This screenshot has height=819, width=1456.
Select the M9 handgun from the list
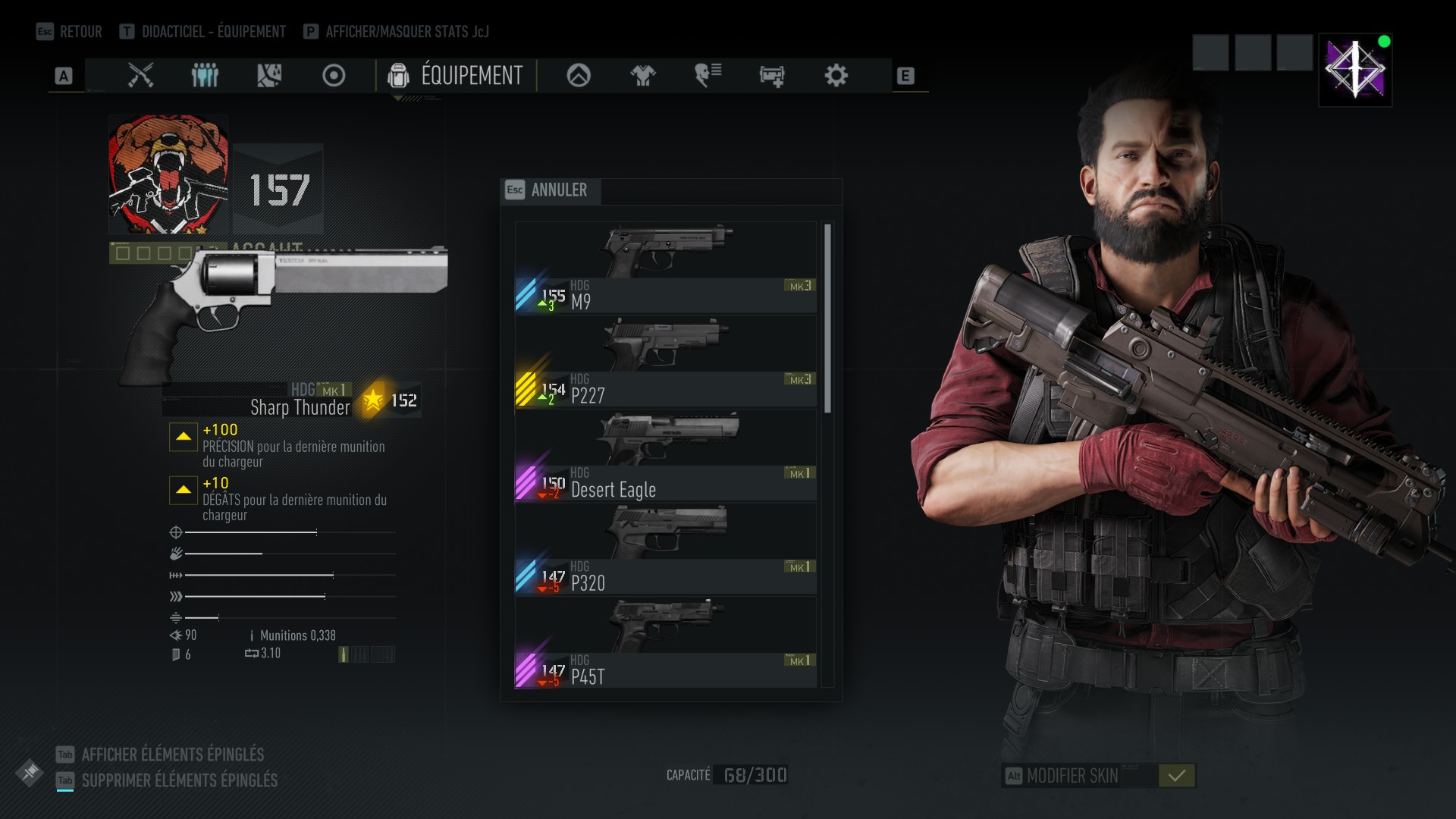(665, 268)
